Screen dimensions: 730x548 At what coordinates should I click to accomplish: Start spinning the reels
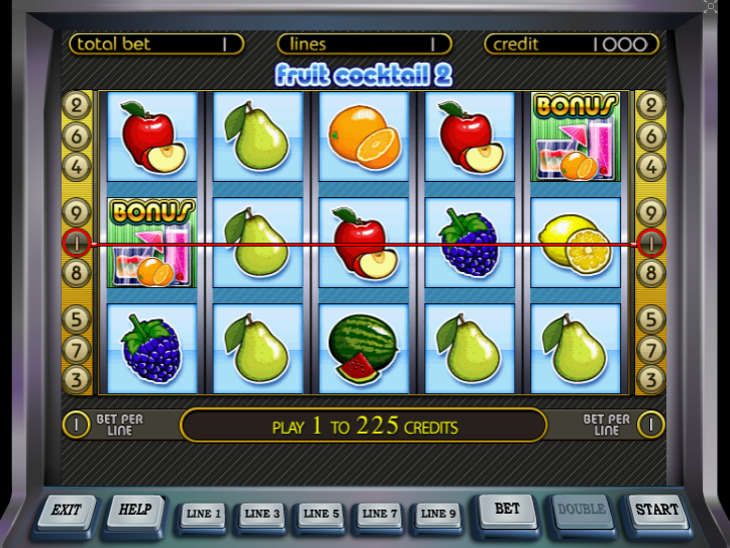[x=655, y=510]
